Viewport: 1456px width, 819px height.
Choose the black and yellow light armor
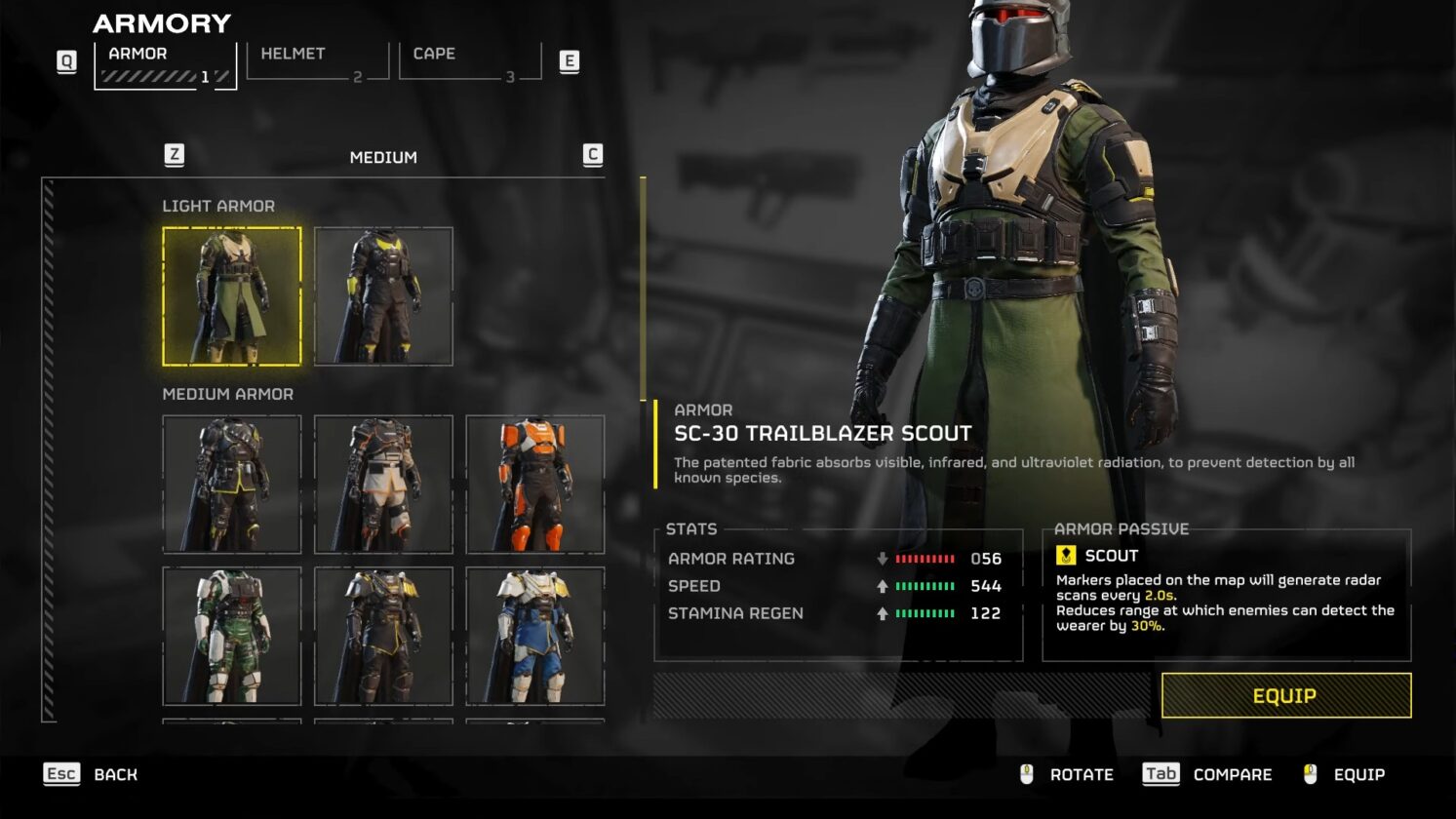coord(383,296)
